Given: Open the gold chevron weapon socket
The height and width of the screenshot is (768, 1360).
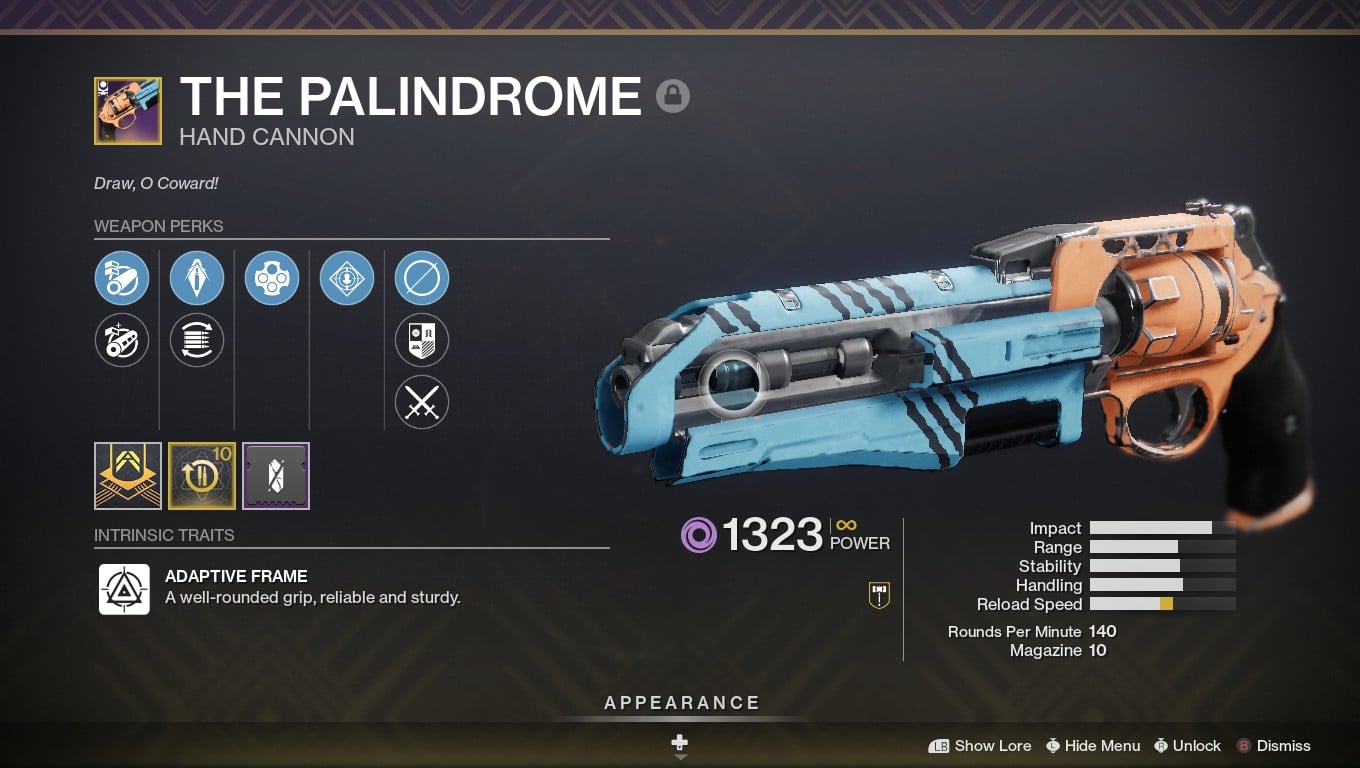Looking at the screenshot, I should (128, 476).
